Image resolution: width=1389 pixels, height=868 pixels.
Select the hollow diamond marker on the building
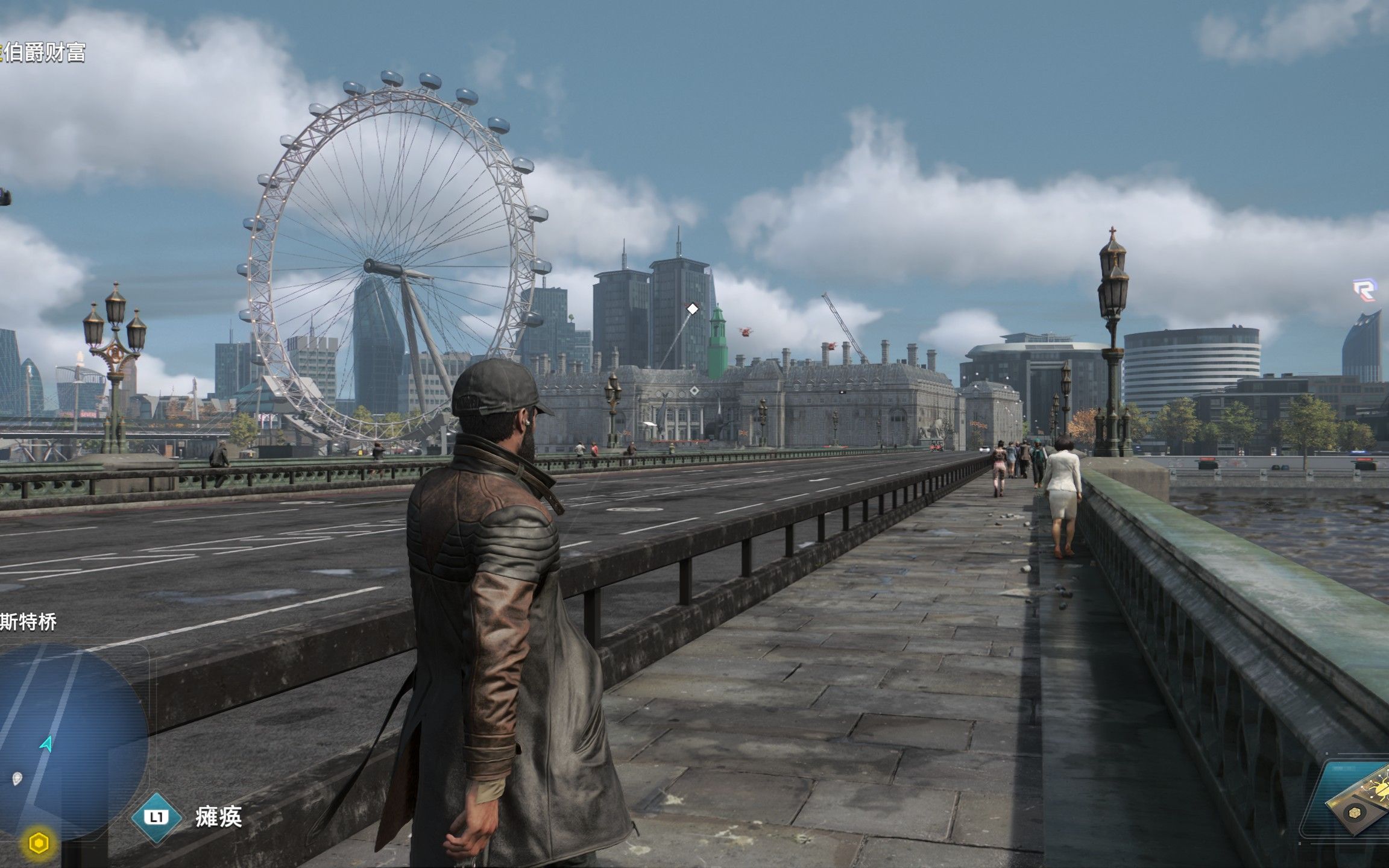pyautogui.click(x=694, y=391)
